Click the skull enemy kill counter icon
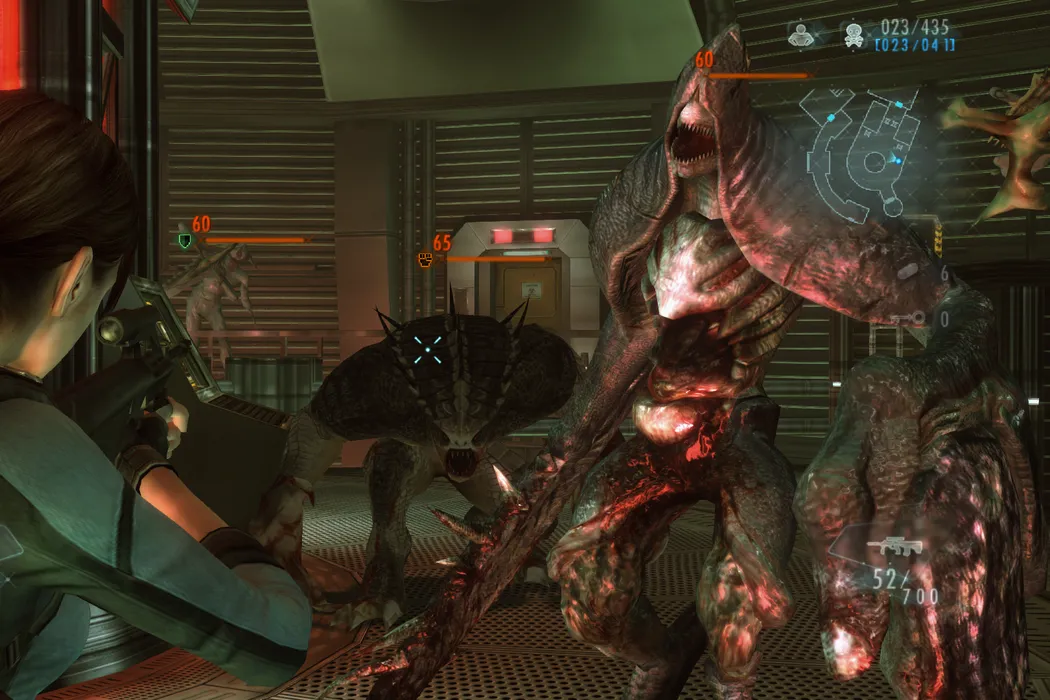This screenshot has width=1050, height=700. (853, 33)
